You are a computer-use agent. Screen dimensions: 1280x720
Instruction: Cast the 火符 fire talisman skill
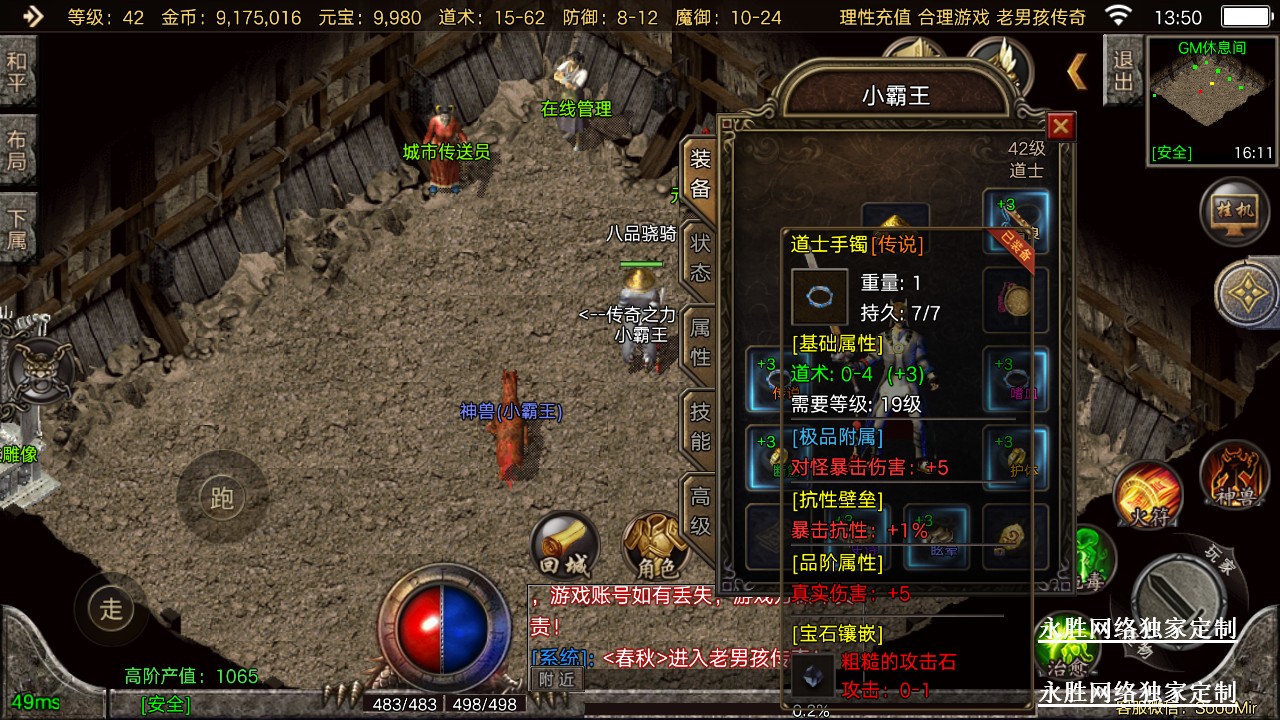coord(1149,494)
